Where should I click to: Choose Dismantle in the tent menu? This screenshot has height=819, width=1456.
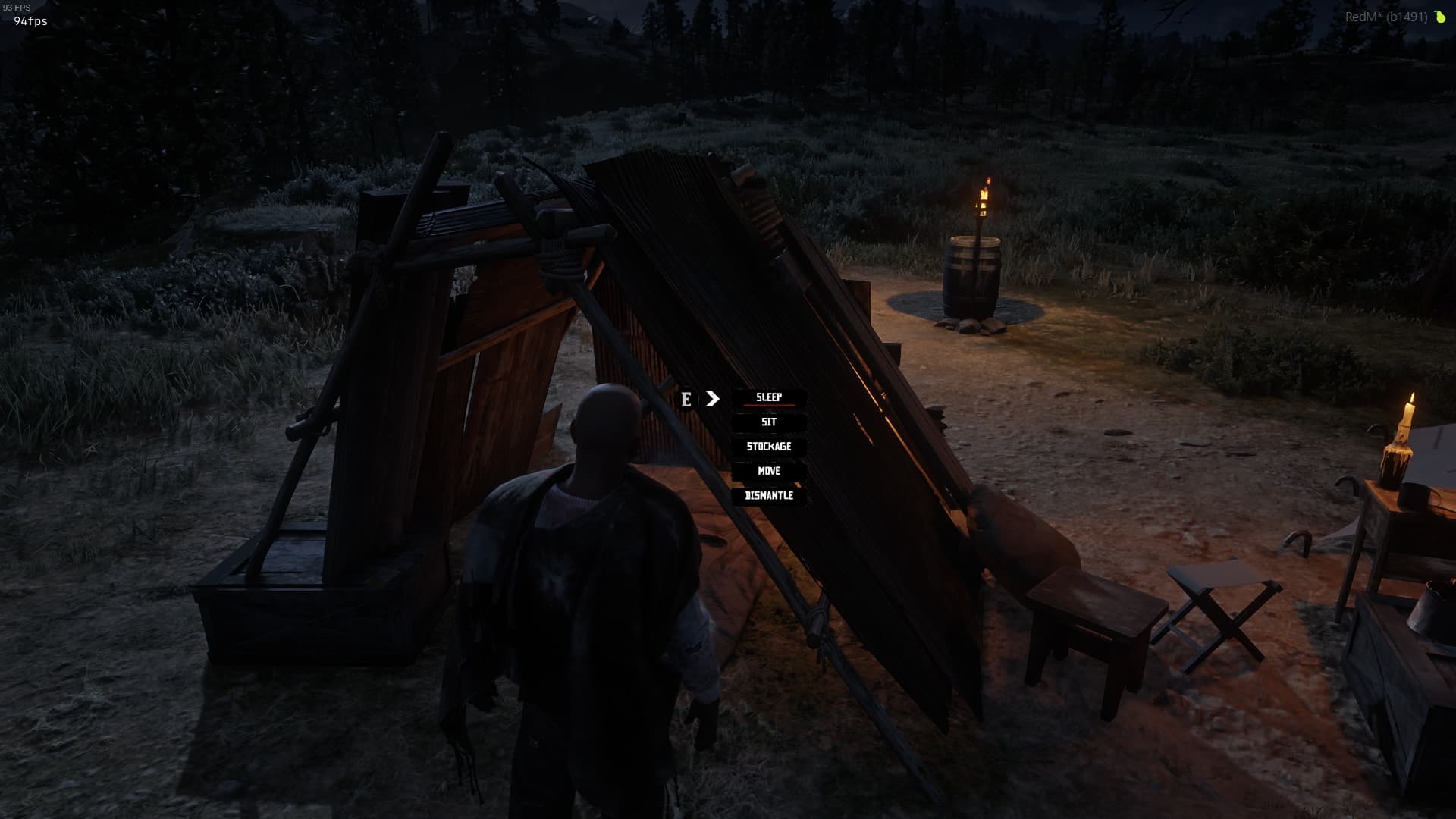[x=768, y=496]
